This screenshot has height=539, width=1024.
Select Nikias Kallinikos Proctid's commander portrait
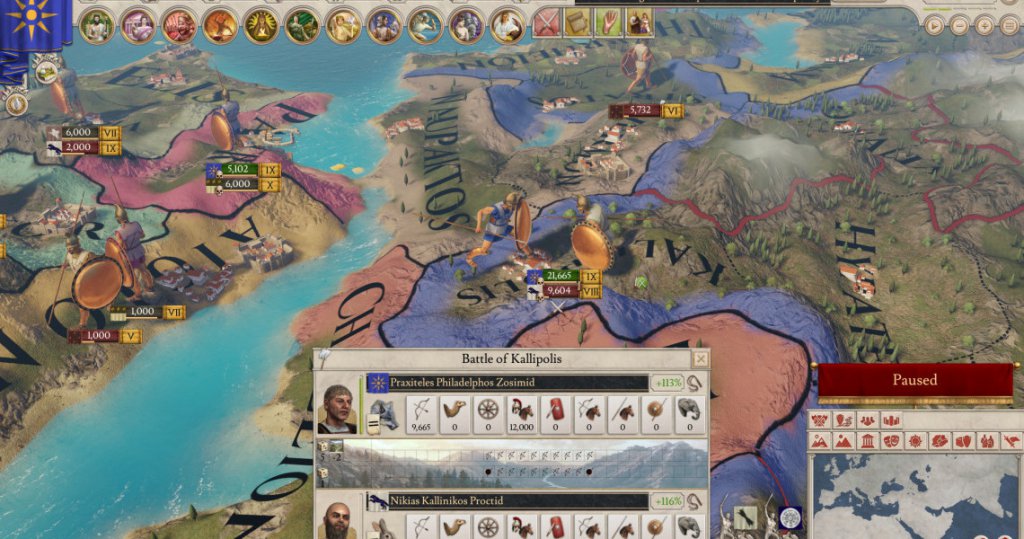(x=337, y=521)
